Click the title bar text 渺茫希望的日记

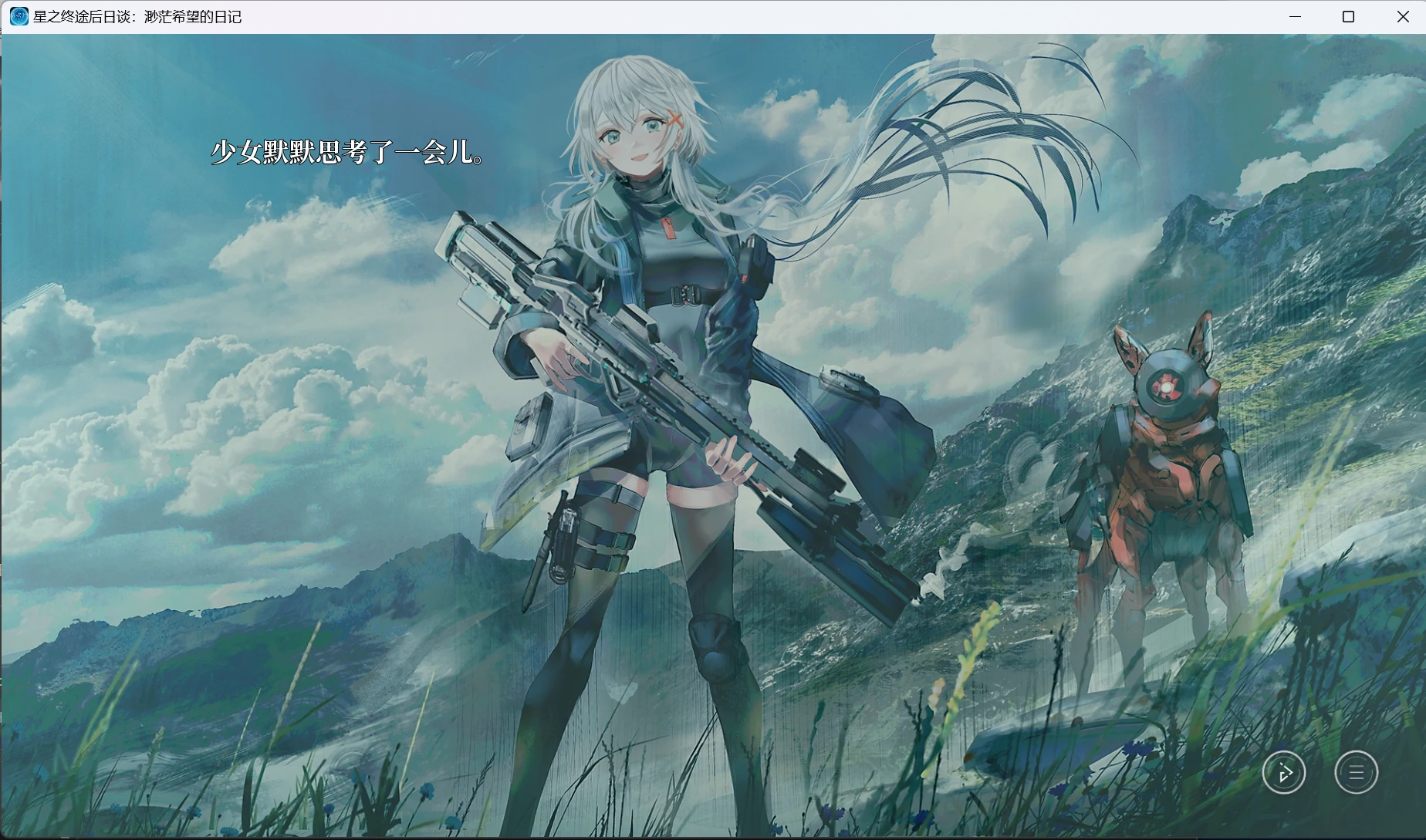[x=193, y=15]
